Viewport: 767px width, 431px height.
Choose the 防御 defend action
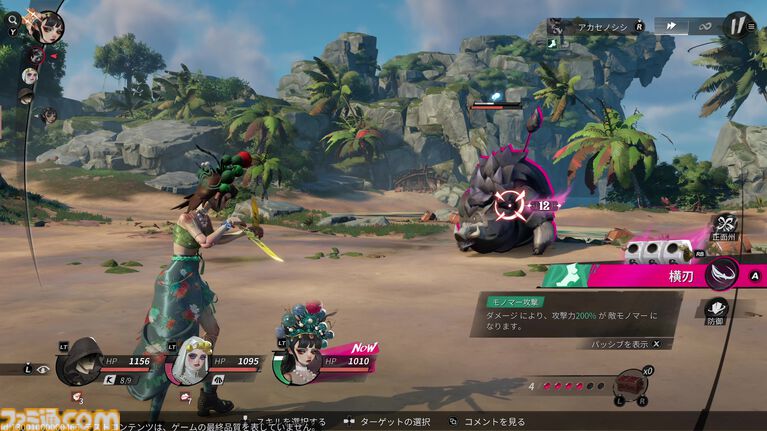coord(718,310)
